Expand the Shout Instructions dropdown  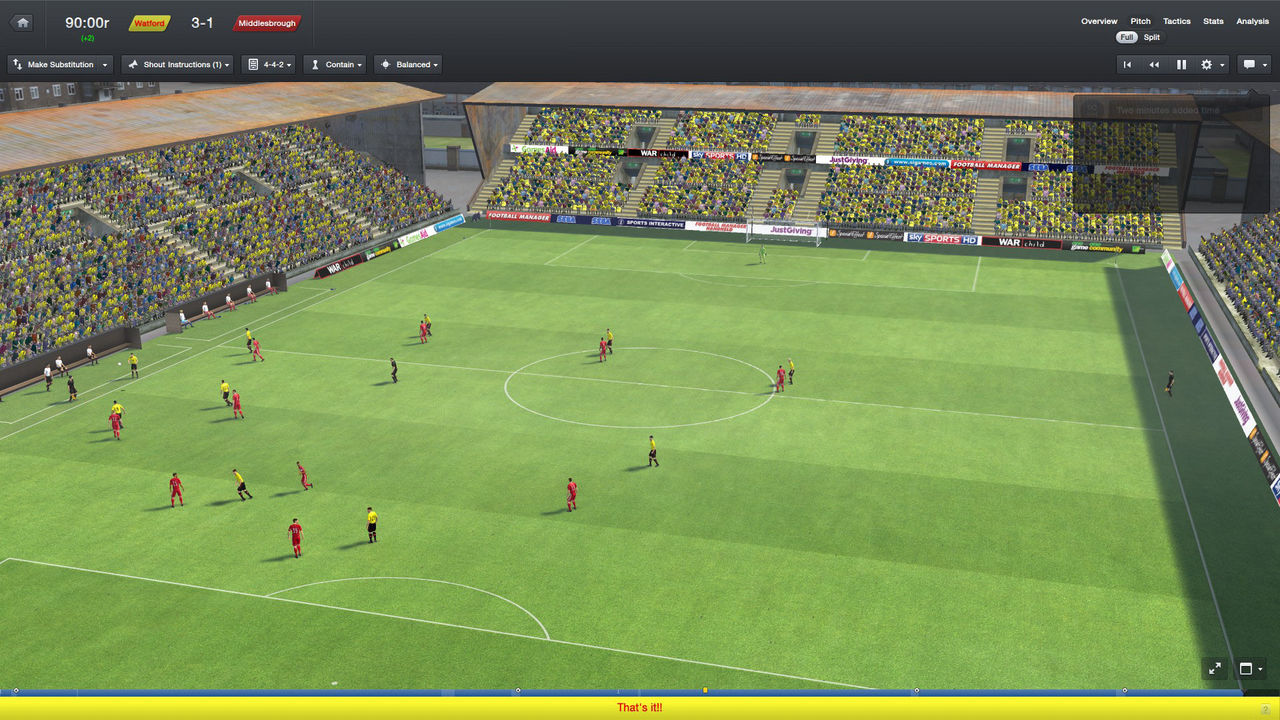[177, 64]
